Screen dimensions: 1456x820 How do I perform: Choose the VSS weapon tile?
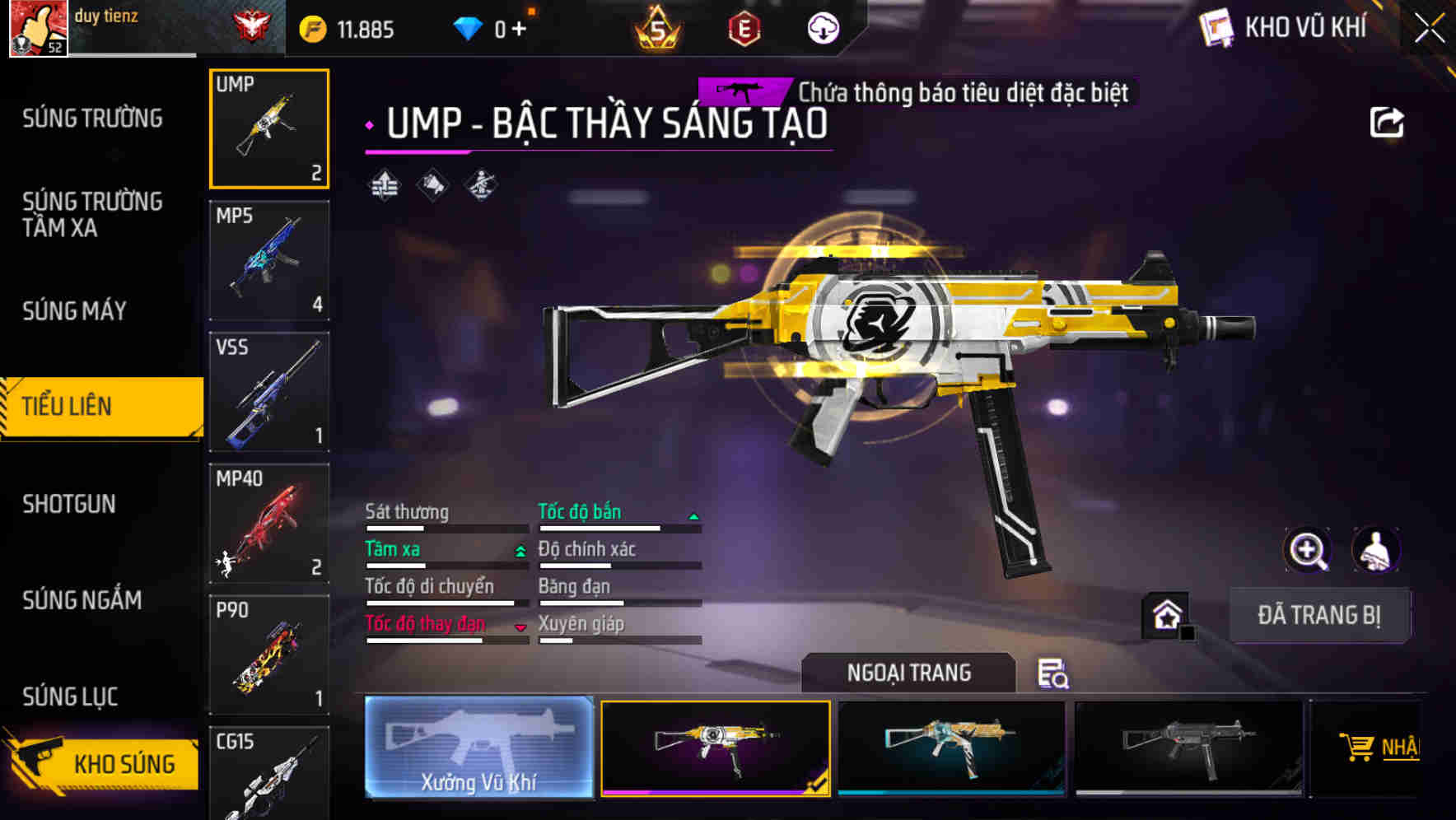[269, 392]
